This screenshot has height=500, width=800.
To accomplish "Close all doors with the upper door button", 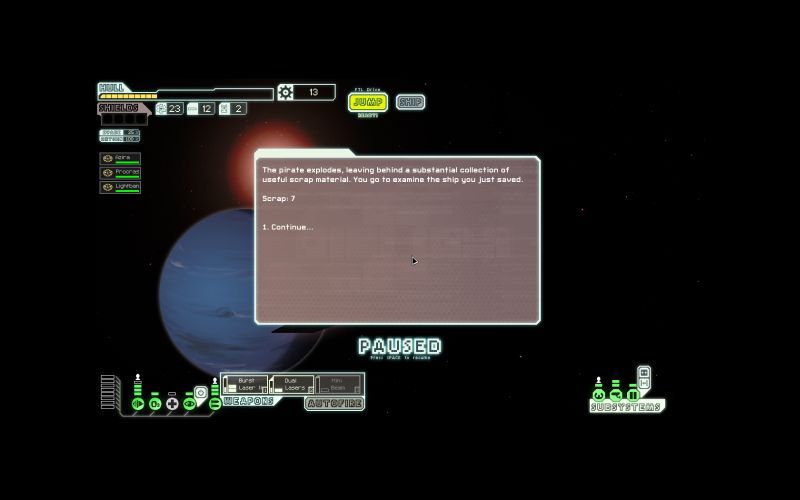I will 644,373.
